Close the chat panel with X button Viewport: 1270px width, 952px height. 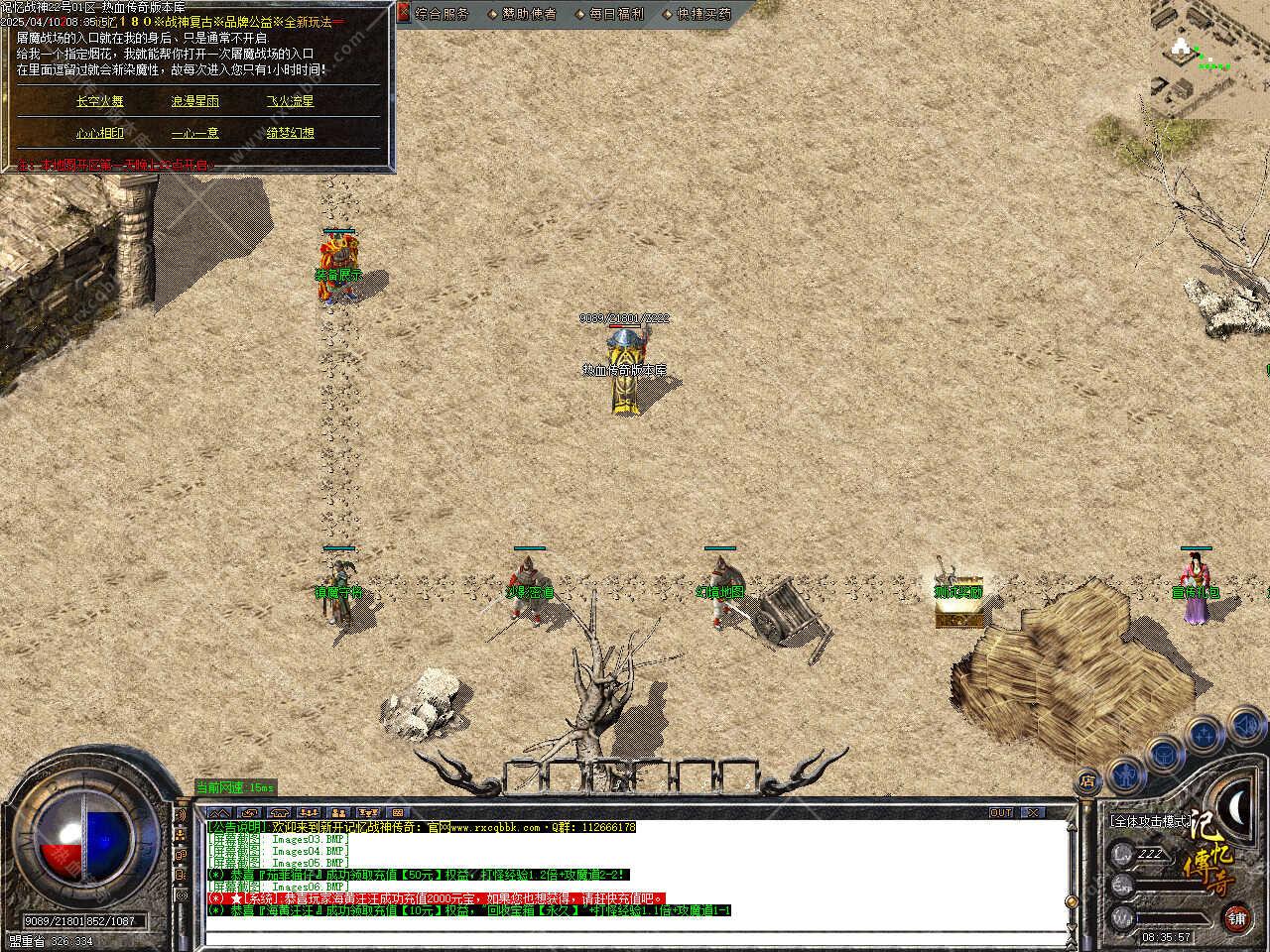pyautogui.click(x=1033, y=812)
